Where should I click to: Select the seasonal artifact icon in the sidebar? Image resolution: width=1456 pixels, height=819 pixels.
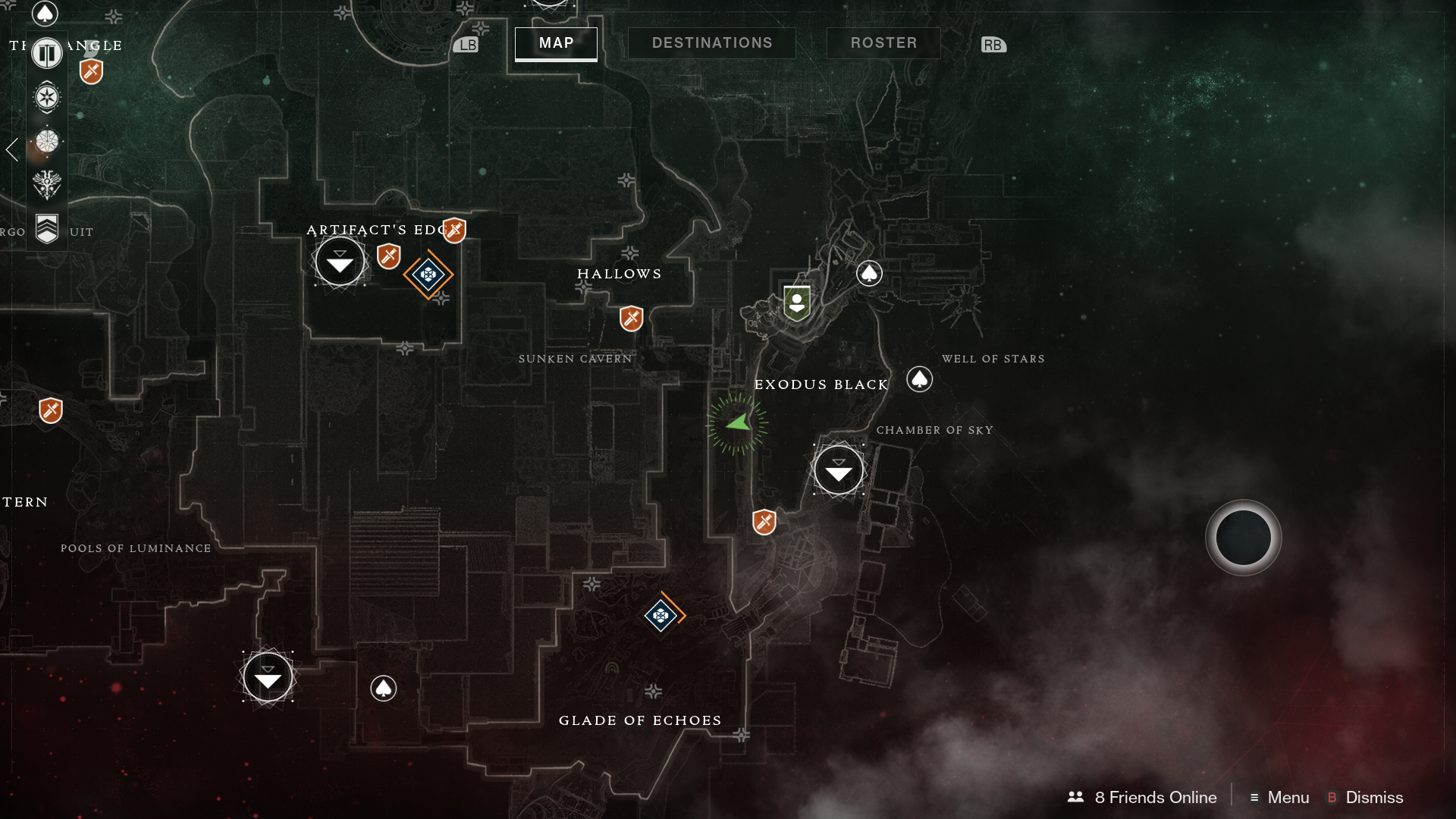click(46, 141)
